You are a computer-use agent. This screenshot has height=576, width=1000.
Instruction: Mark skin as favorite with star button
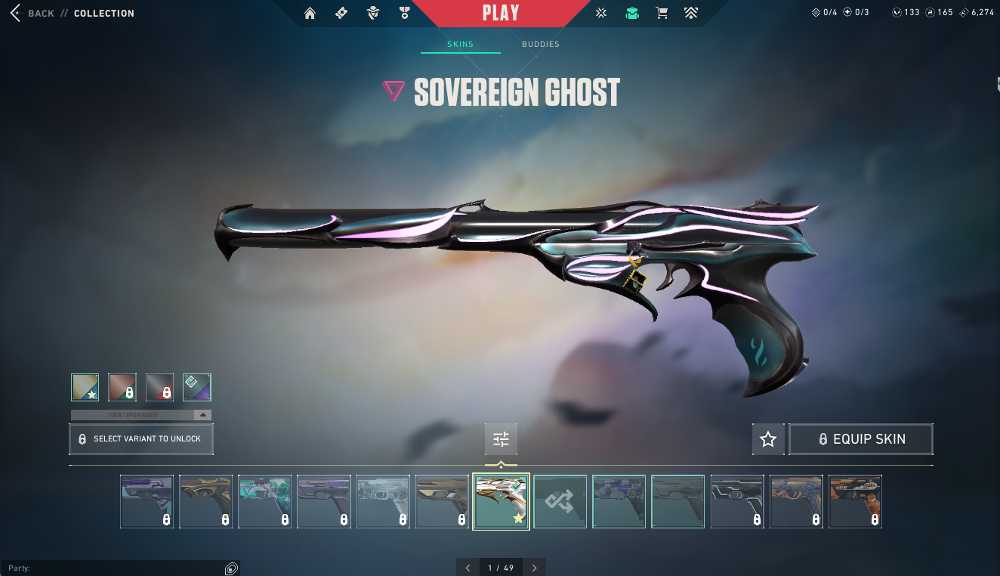click(x=768, y=439)
